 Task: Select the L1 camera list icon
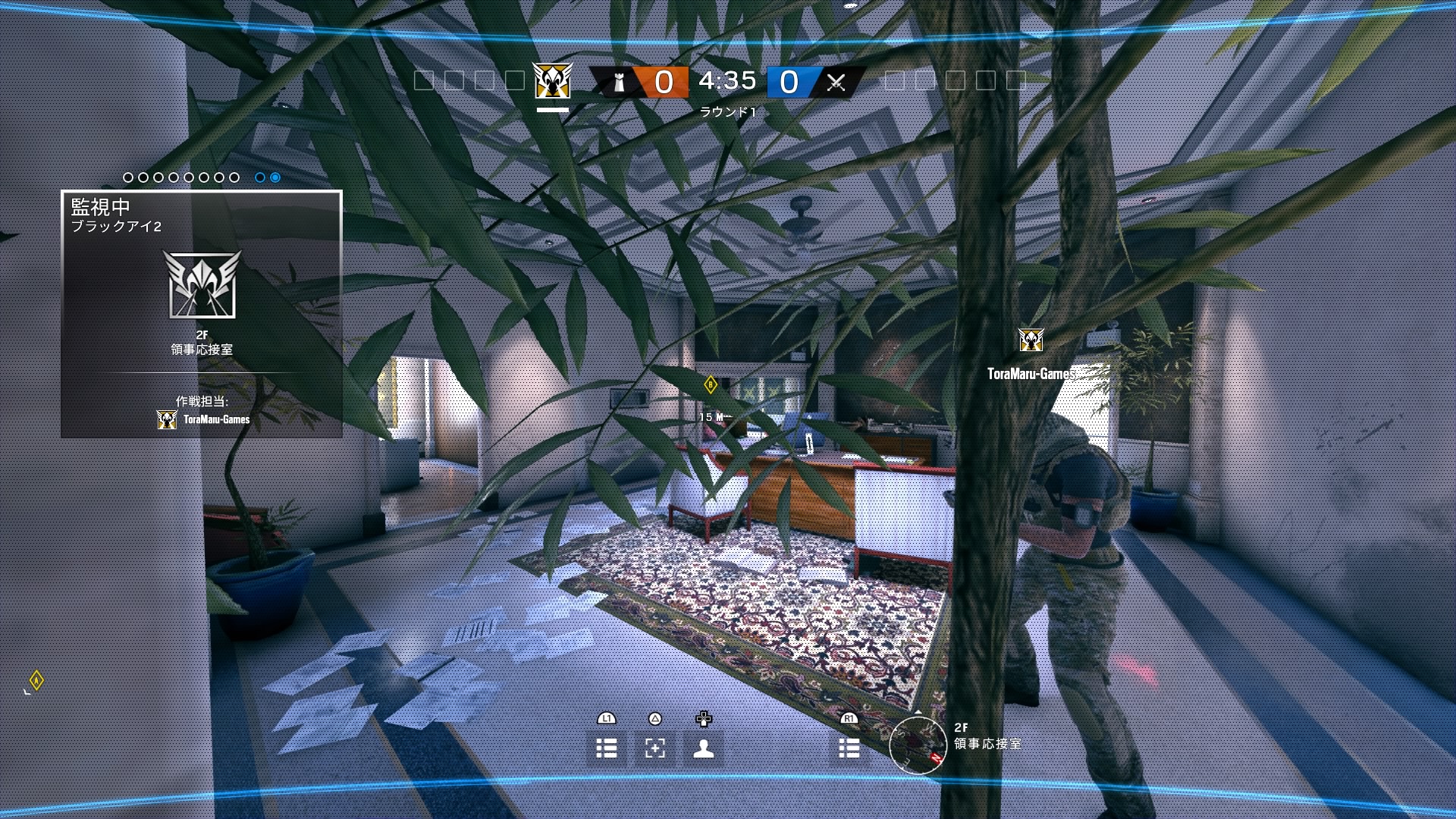click(x=607, y=748)
